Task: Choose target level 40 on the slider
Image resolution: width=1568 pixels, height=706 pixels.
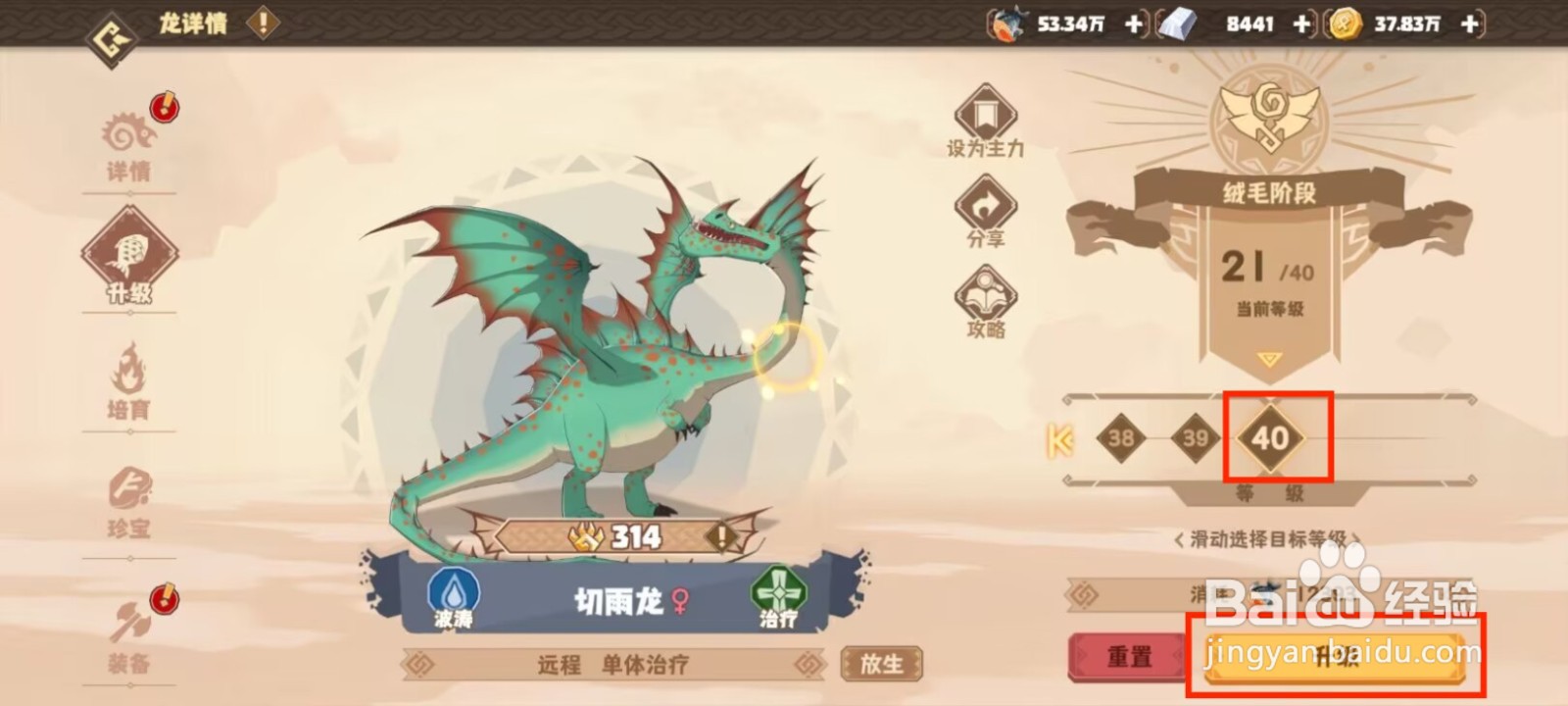Action: click(x=1271, y=438)
